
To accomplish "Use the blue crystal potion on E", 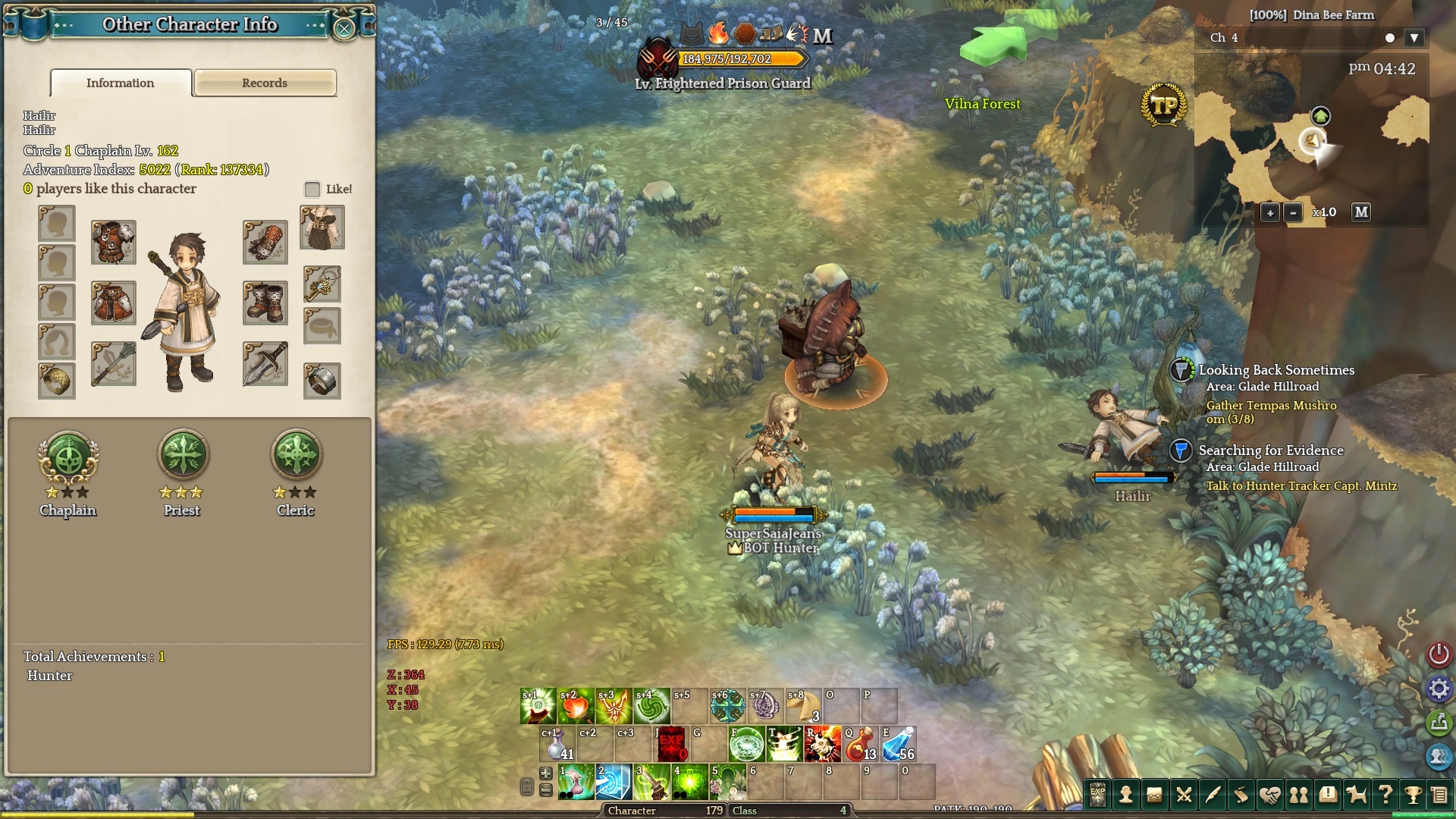I will click(898, 744).
